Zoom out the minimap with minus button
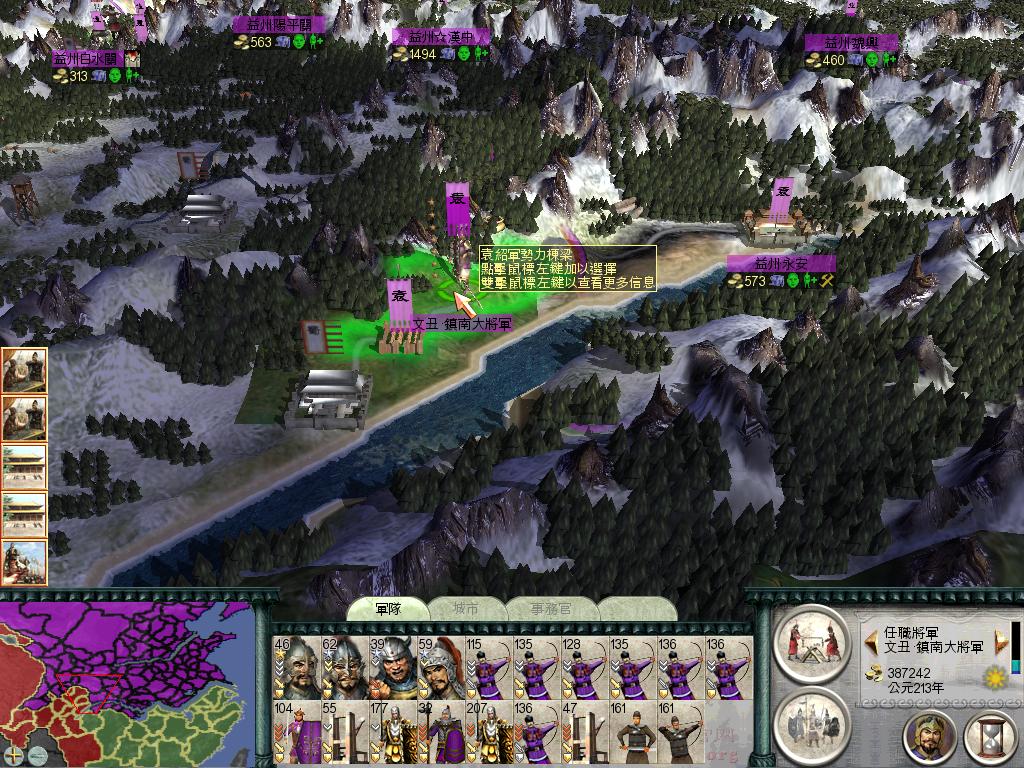 pos(37,753)
